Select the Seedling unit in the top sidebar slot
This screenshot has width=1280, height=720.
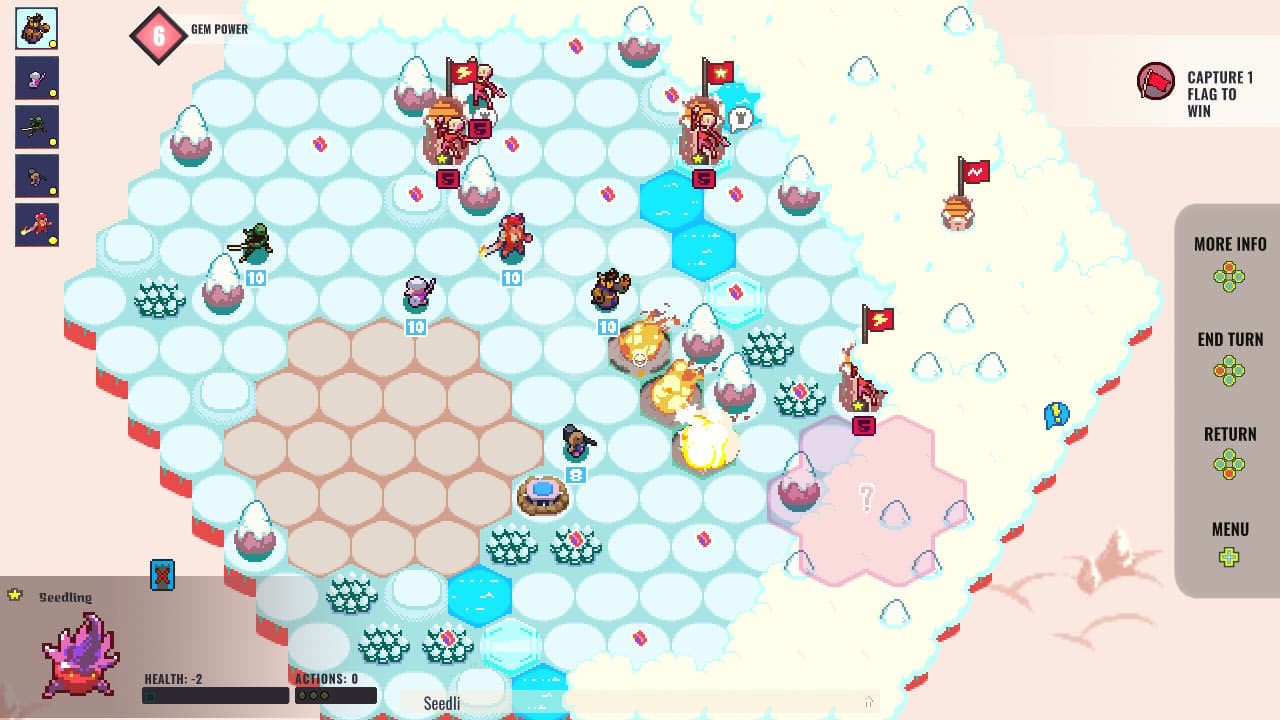point(35,28)
